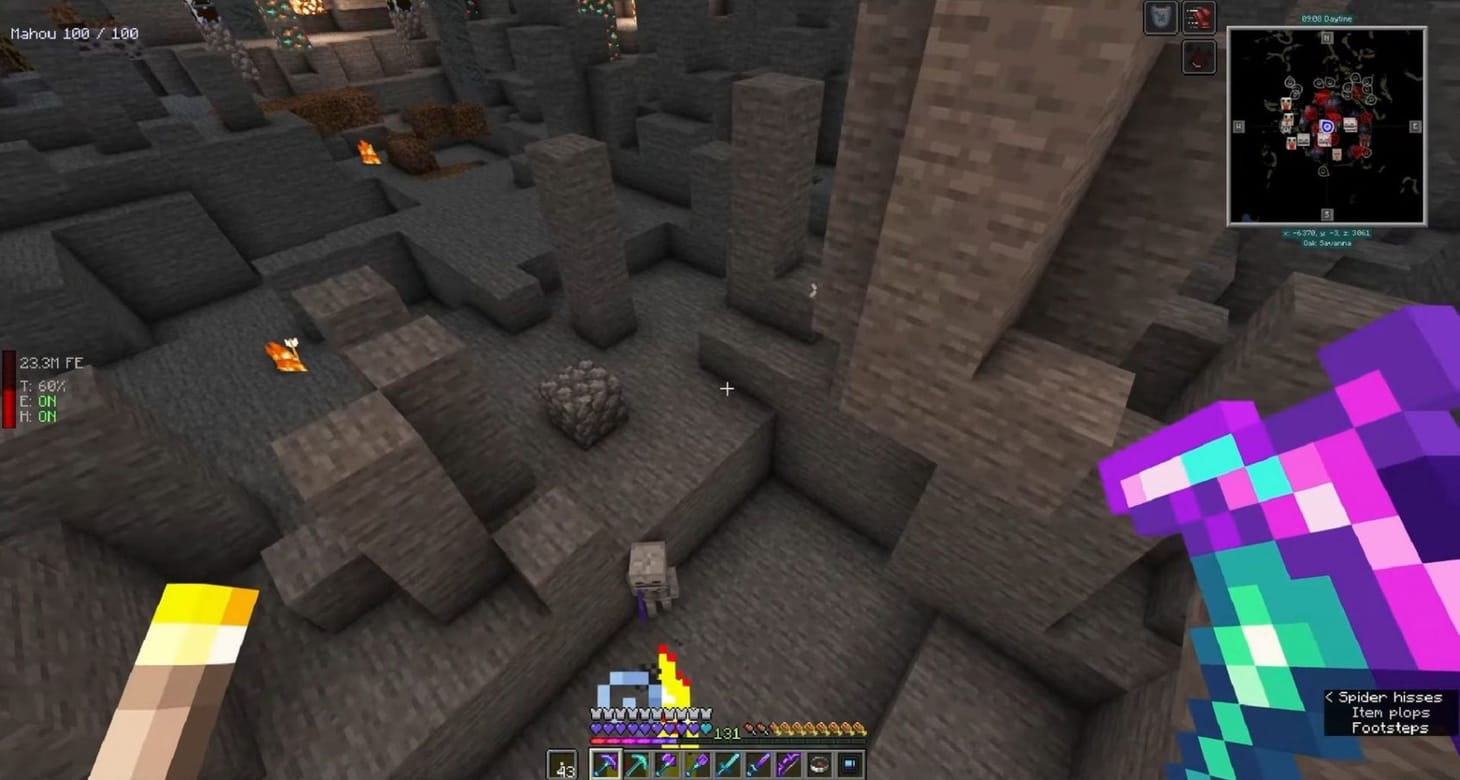
Task: Click the red curse effect icon
Action: [x=1198, y=17]
